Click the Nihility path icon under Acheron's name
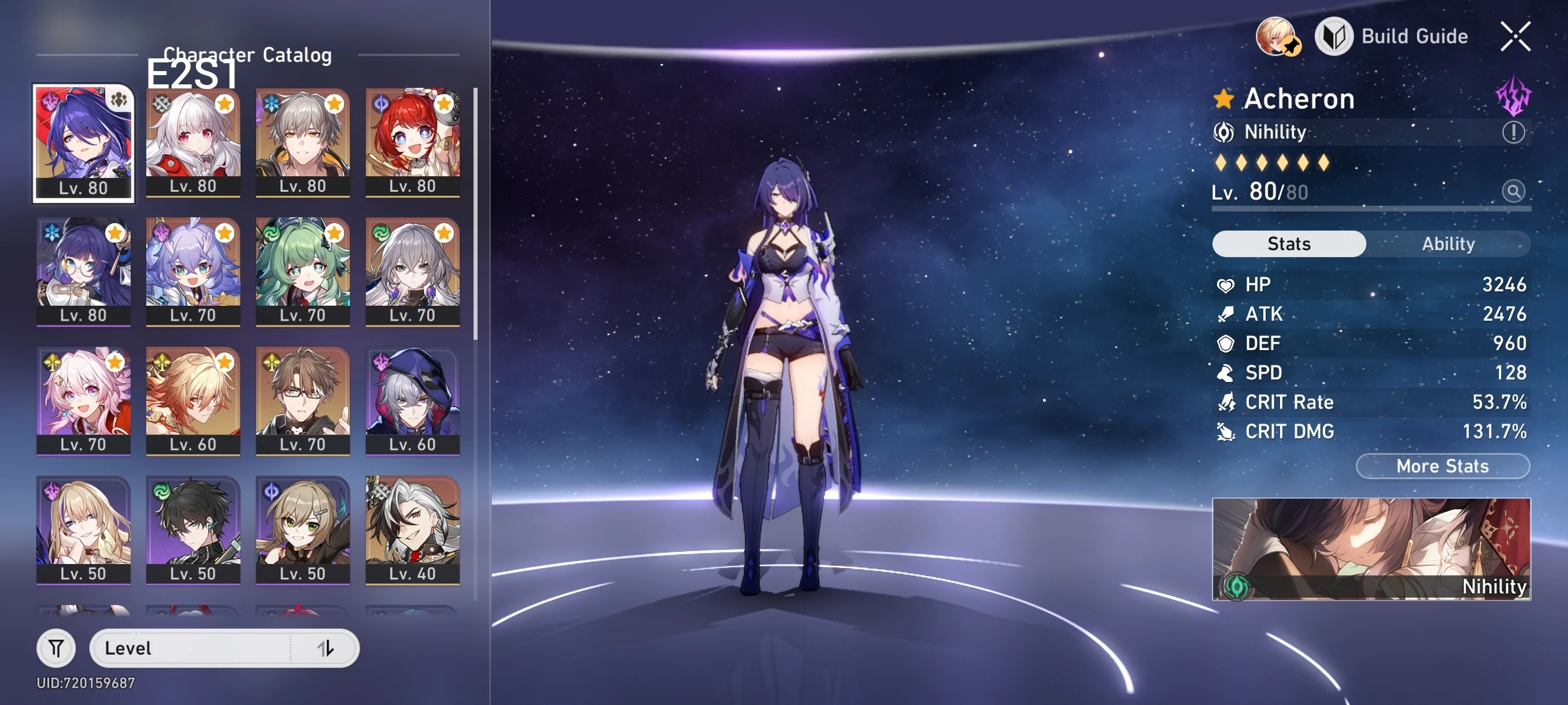The height and width of the screenshot is (705, 1568). 1225,132
